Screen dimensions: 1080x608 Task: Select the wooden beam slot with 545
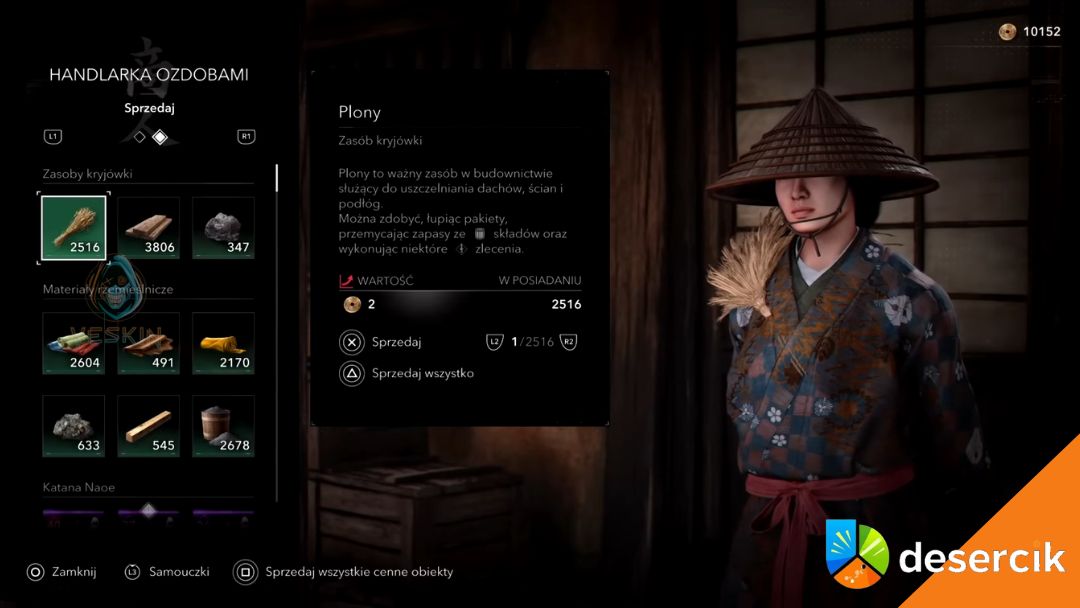[149, 426]
